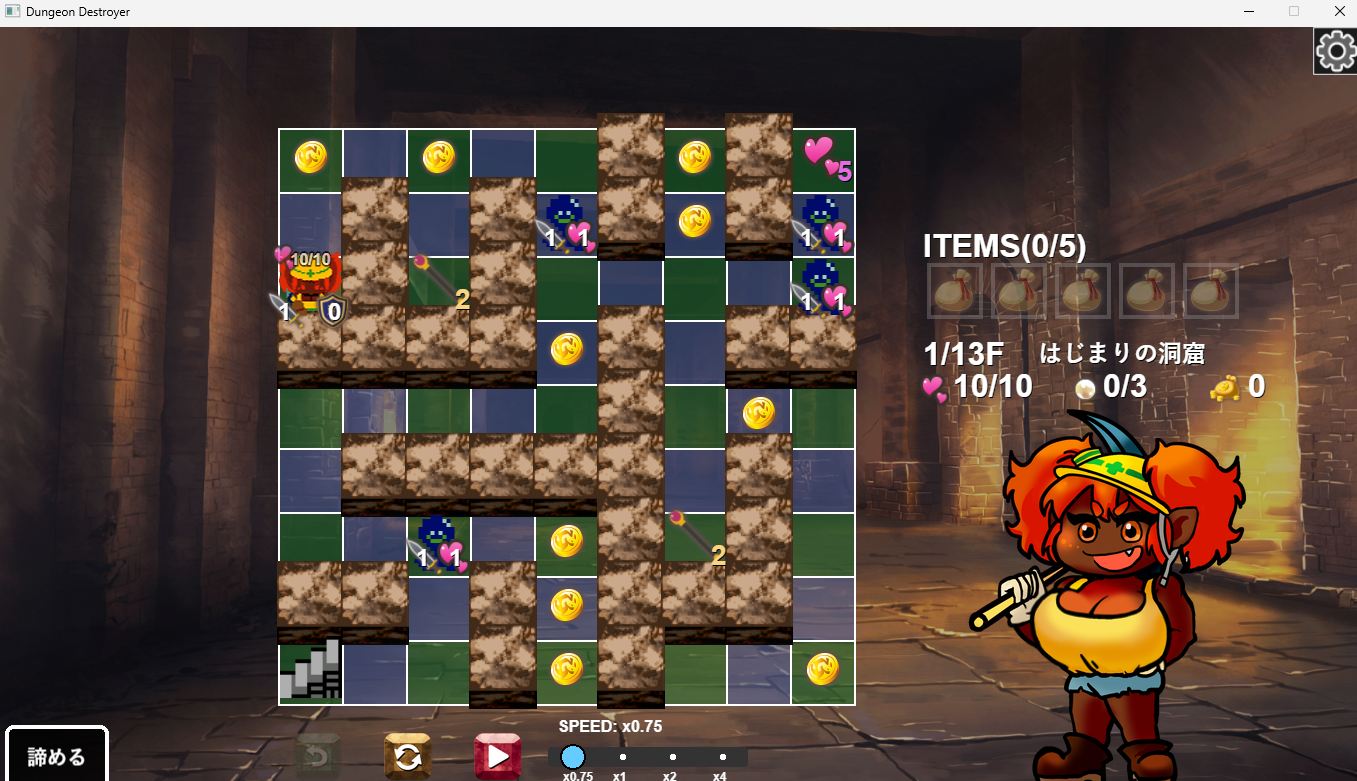This screenshot has height=781, width=1357.
Task: Select the staircase exit tile
Action: [309, 670]
